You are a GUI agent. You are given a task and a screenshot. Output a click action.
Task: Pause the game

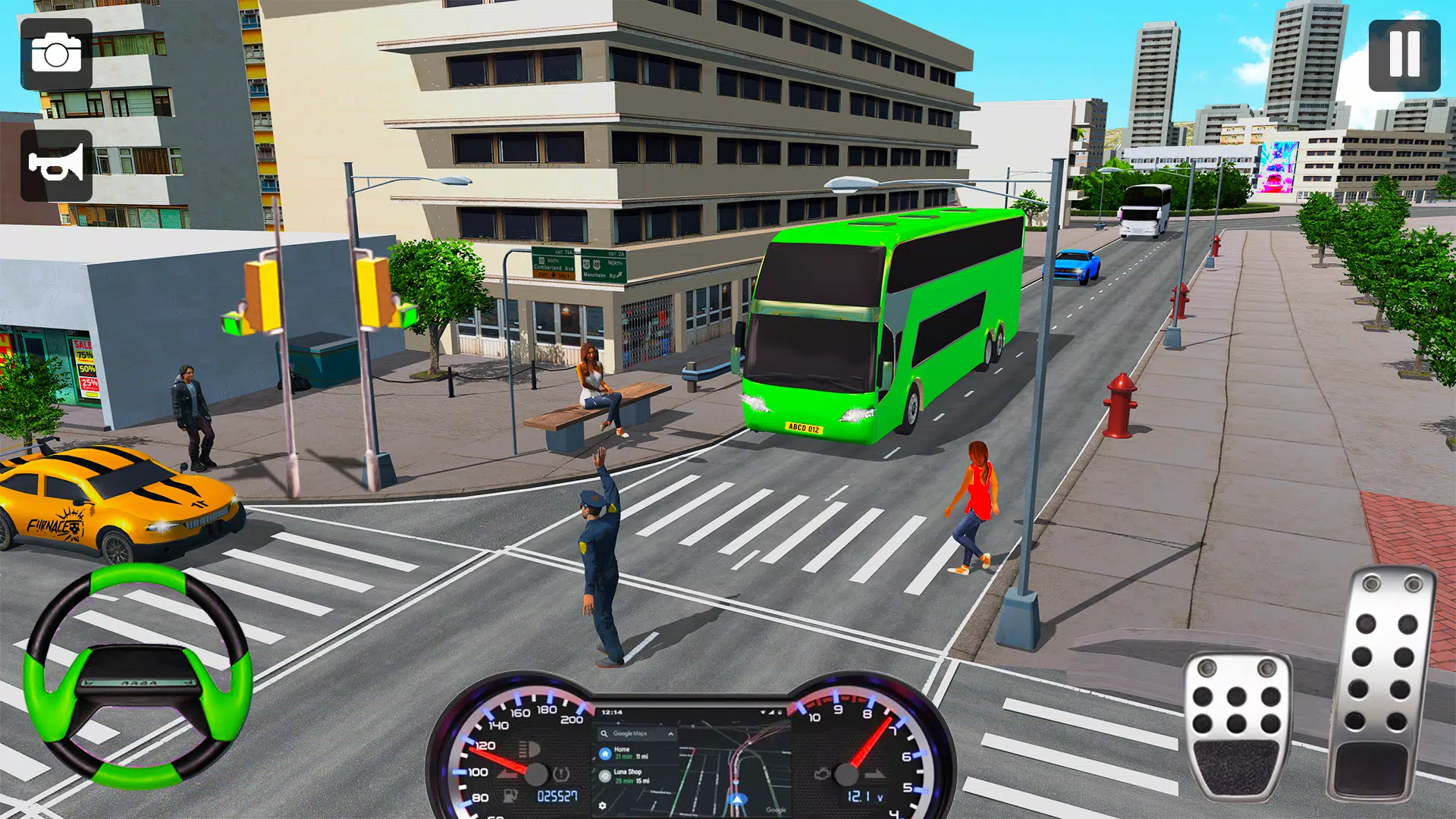[1404, 57]
